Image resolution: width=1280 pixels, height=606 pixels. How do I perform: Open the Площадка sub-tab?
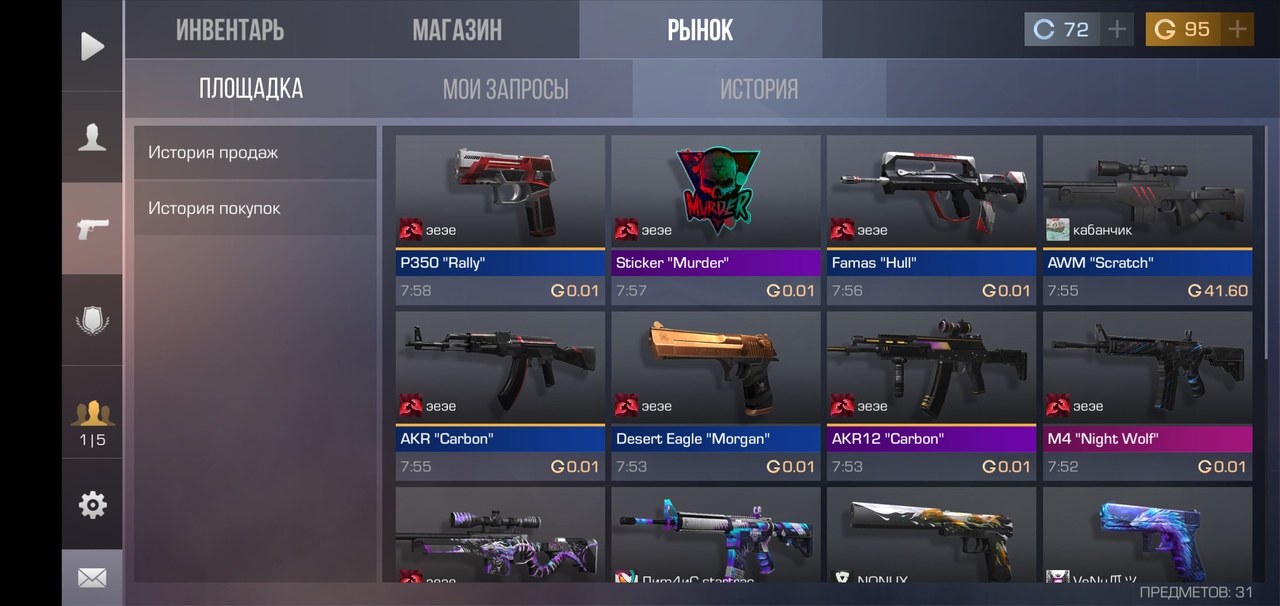click(x=251, y=89)
